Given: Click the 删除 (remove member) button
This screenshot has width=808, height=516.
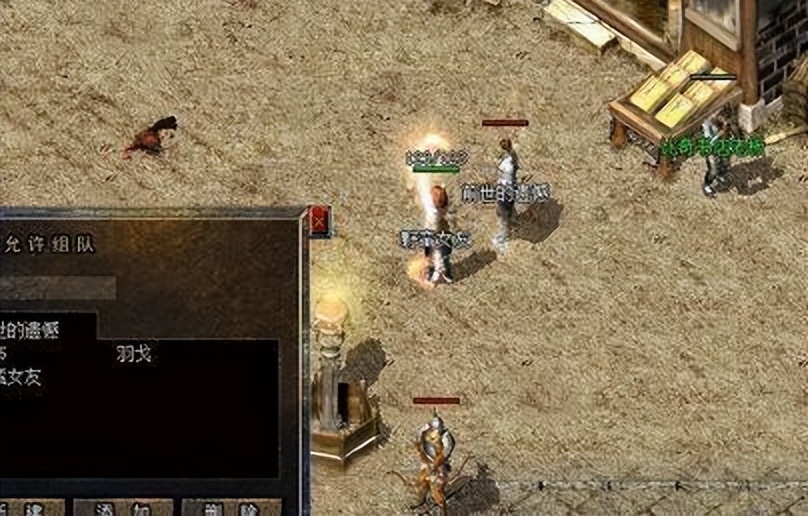Looking at the screenshot, I should point(230,508).
